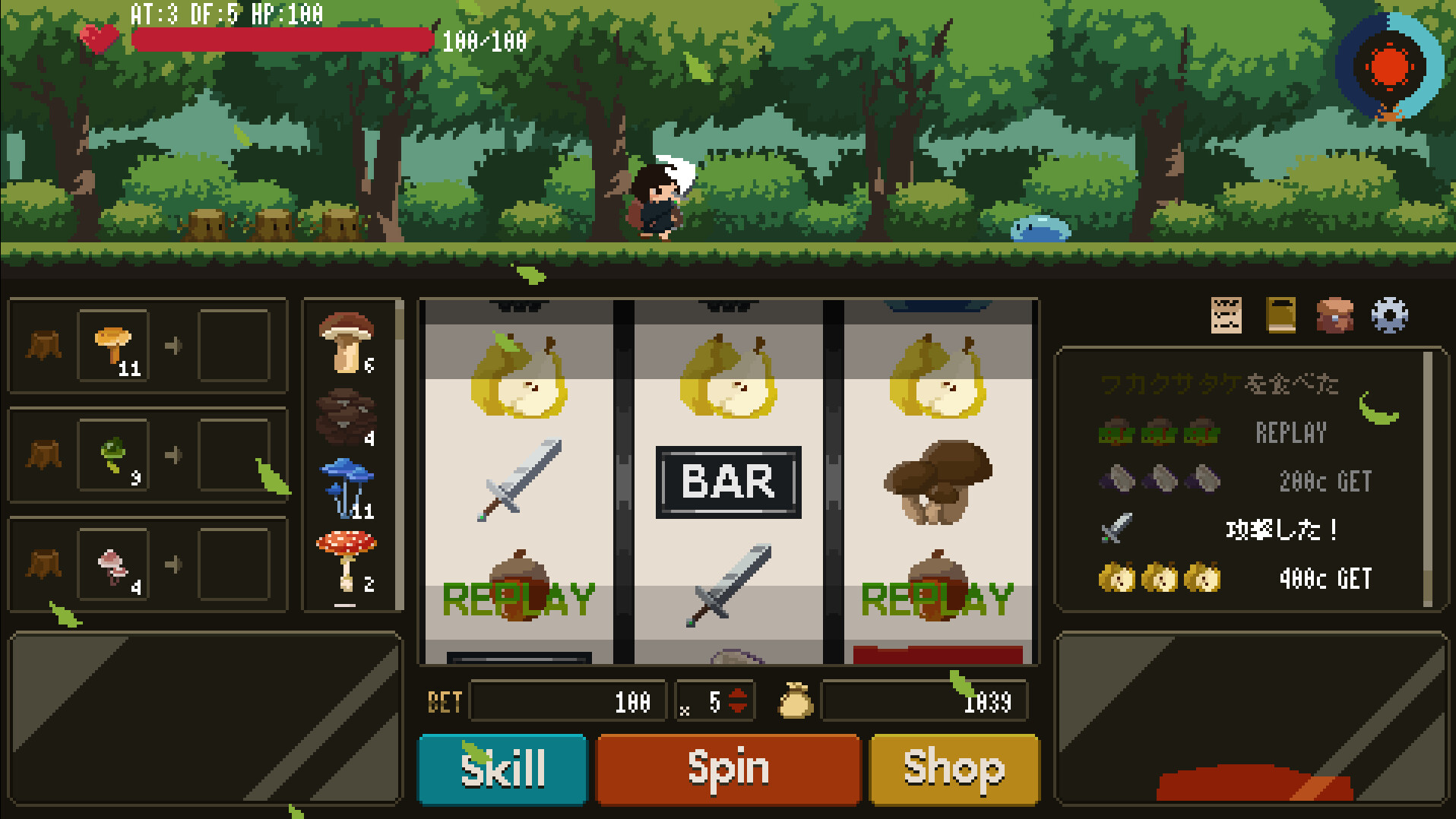Open the records log icon

[x=1225, y=318]
